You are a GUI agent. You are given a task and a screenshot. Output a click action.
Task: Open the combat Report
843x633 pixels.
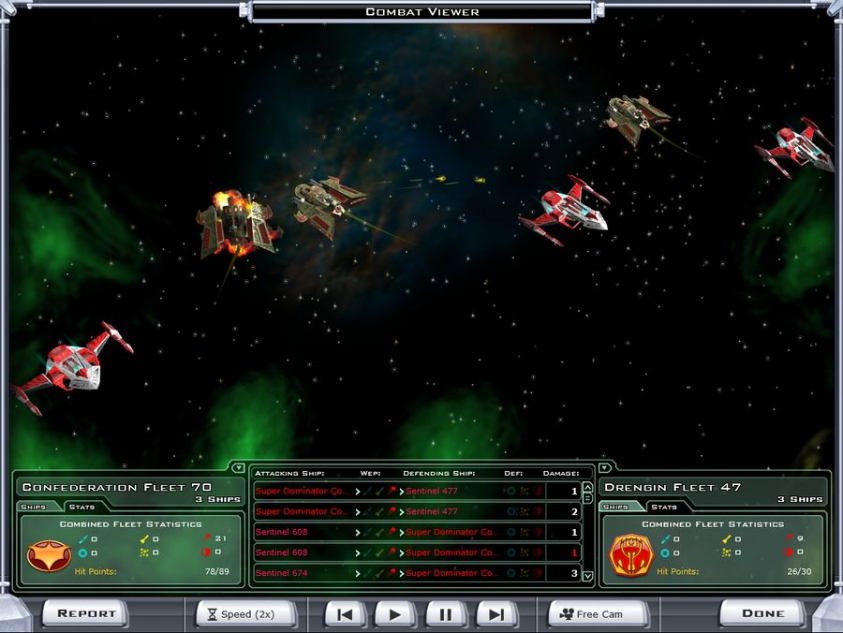(x=85, y=613)
